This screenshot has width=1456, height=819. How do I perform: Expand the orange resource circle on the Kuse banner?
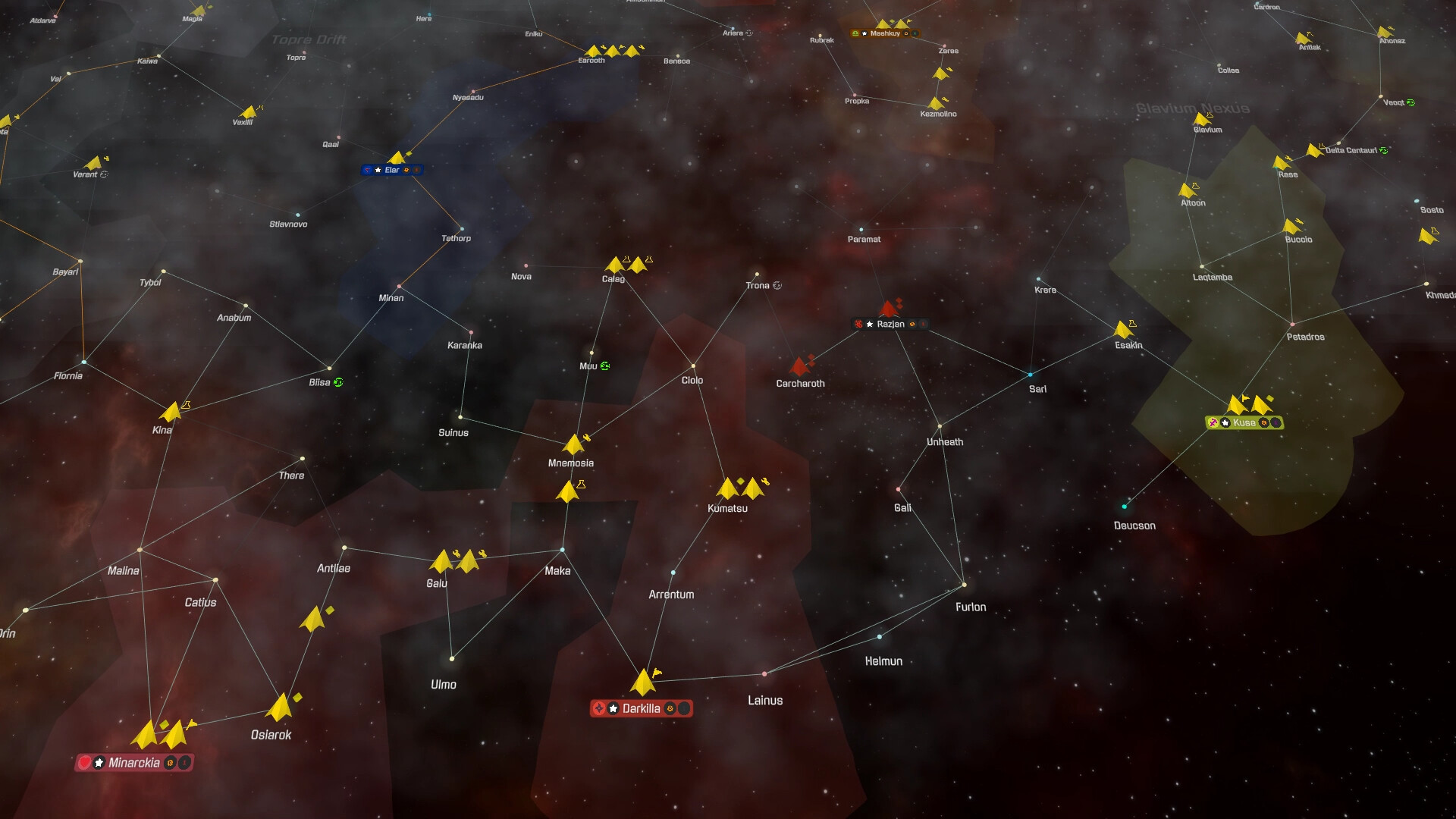tap(1264, 423)
